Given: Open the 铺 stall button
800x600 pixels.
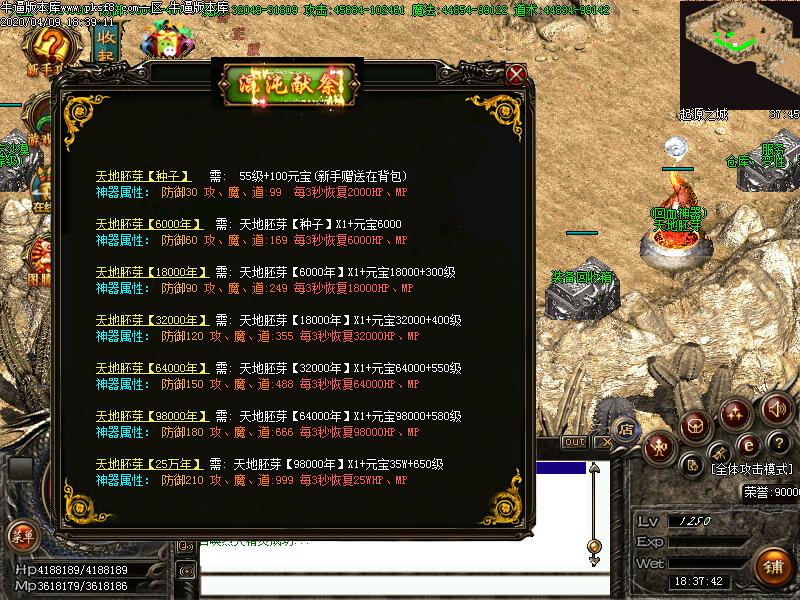Looking at the screenshot, I should [x=773, y=565].
